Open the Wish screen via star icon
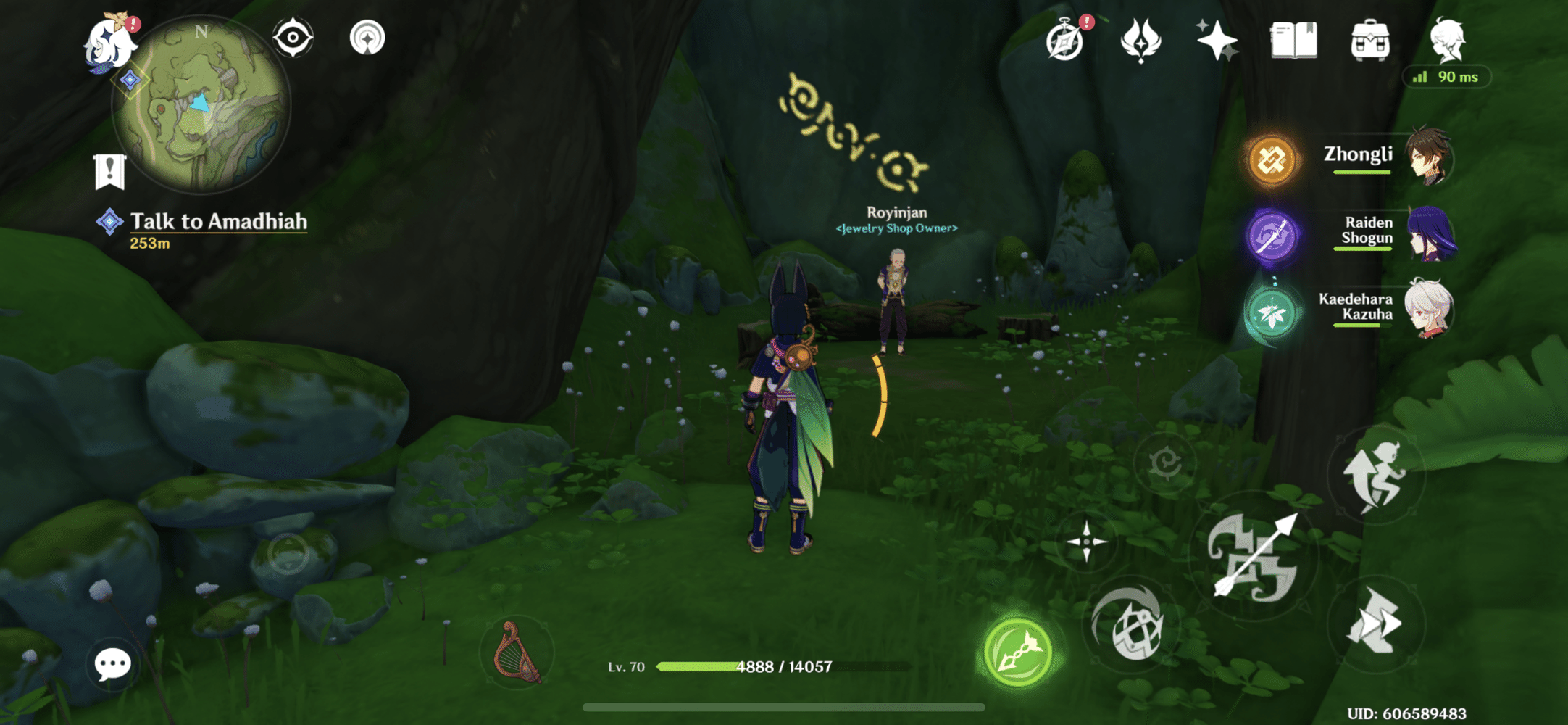 [x=1217, y=41]
